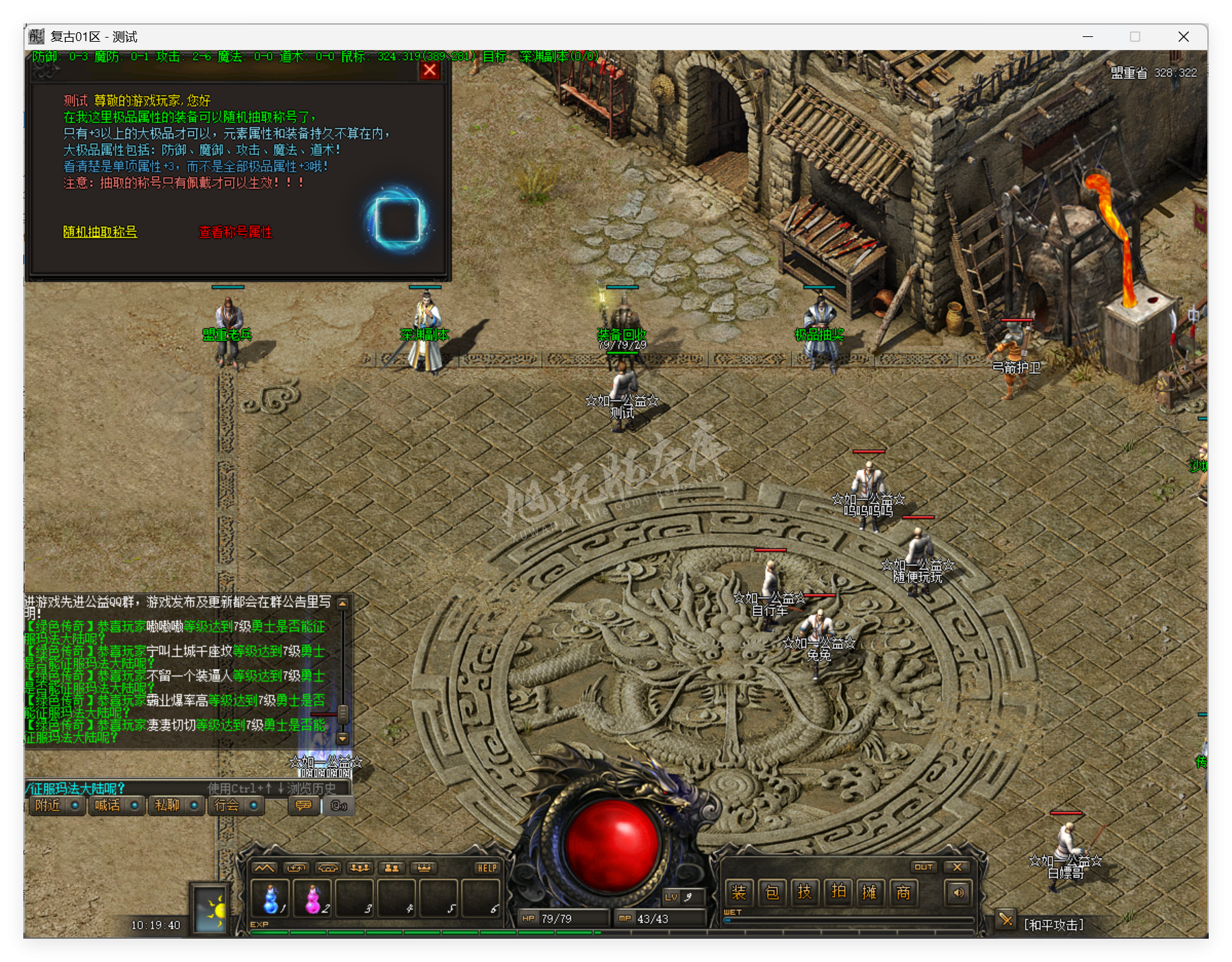This screenshot has width=1232, height=962.
Task: Open the stall panel using the 摊 icon
Action: (x=871, y=893)
